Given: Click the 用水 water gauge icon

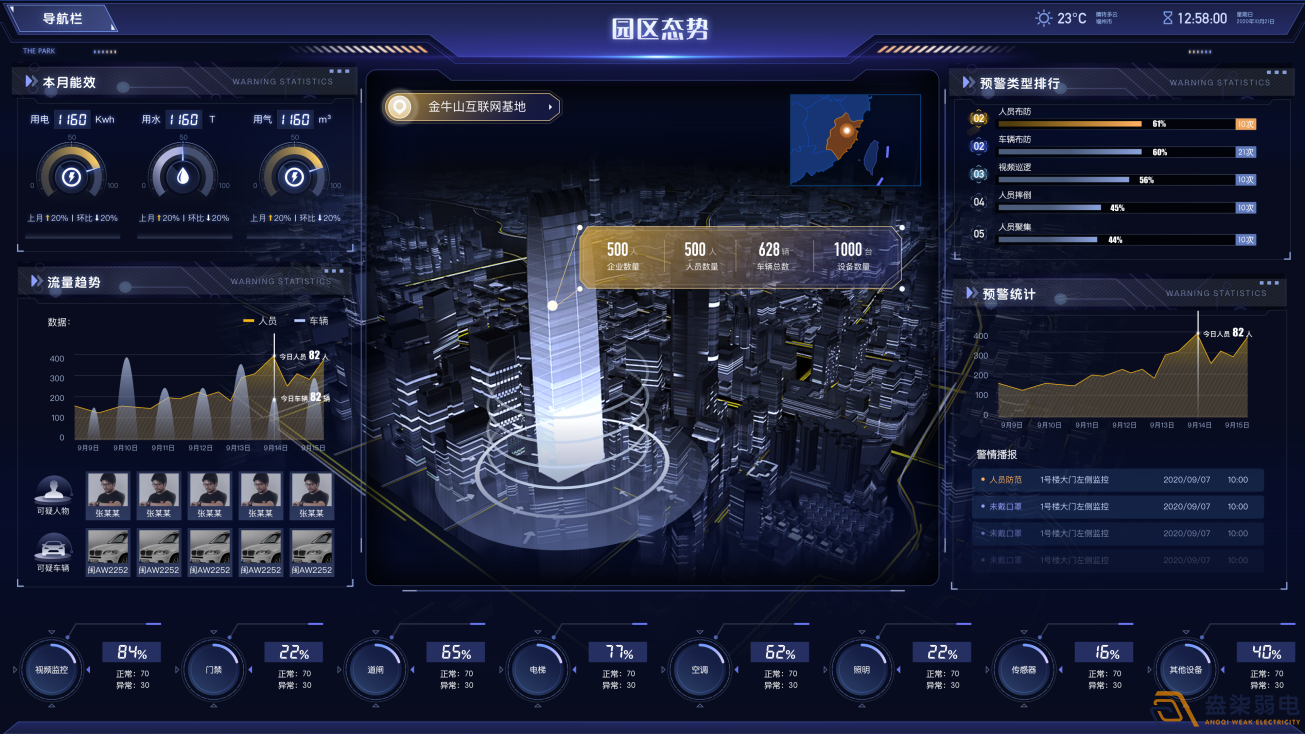Looking at the screenshot, I should [x=183, y=177].
